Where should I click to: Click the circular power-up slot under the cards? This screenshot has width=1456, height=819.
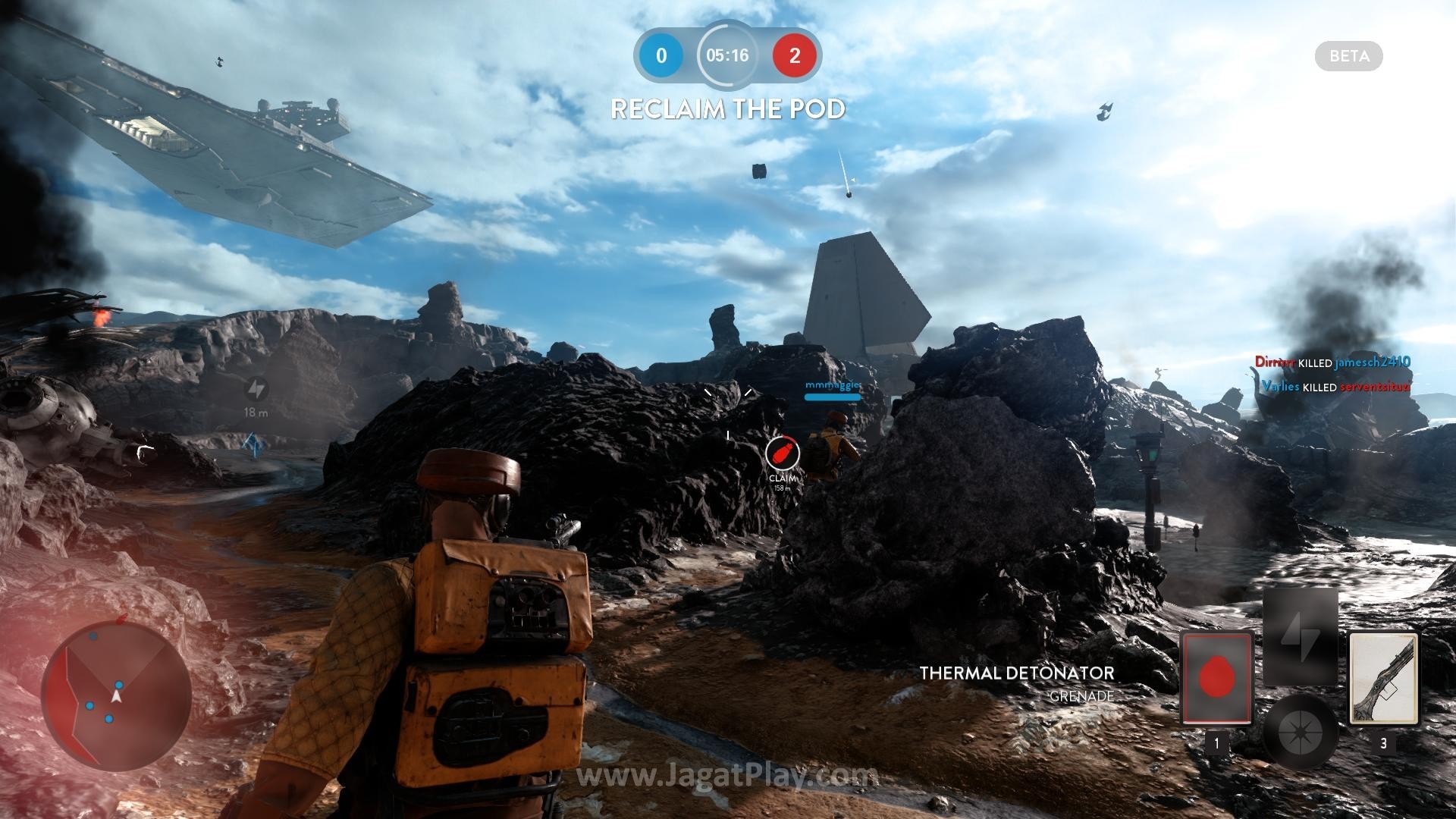pyautogui.click(x=1300, y=732)
